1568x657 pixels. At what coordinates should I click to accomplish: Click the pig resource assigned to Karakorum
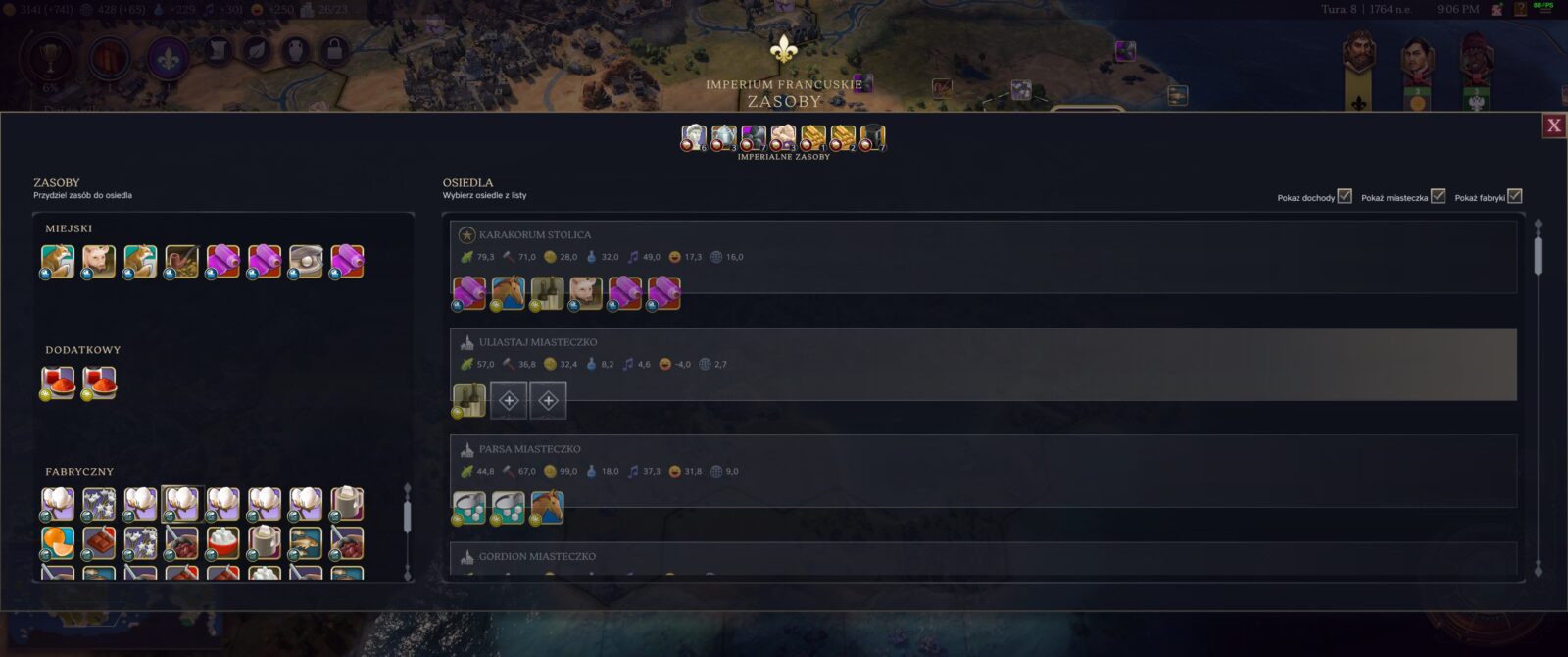point(586,292)
